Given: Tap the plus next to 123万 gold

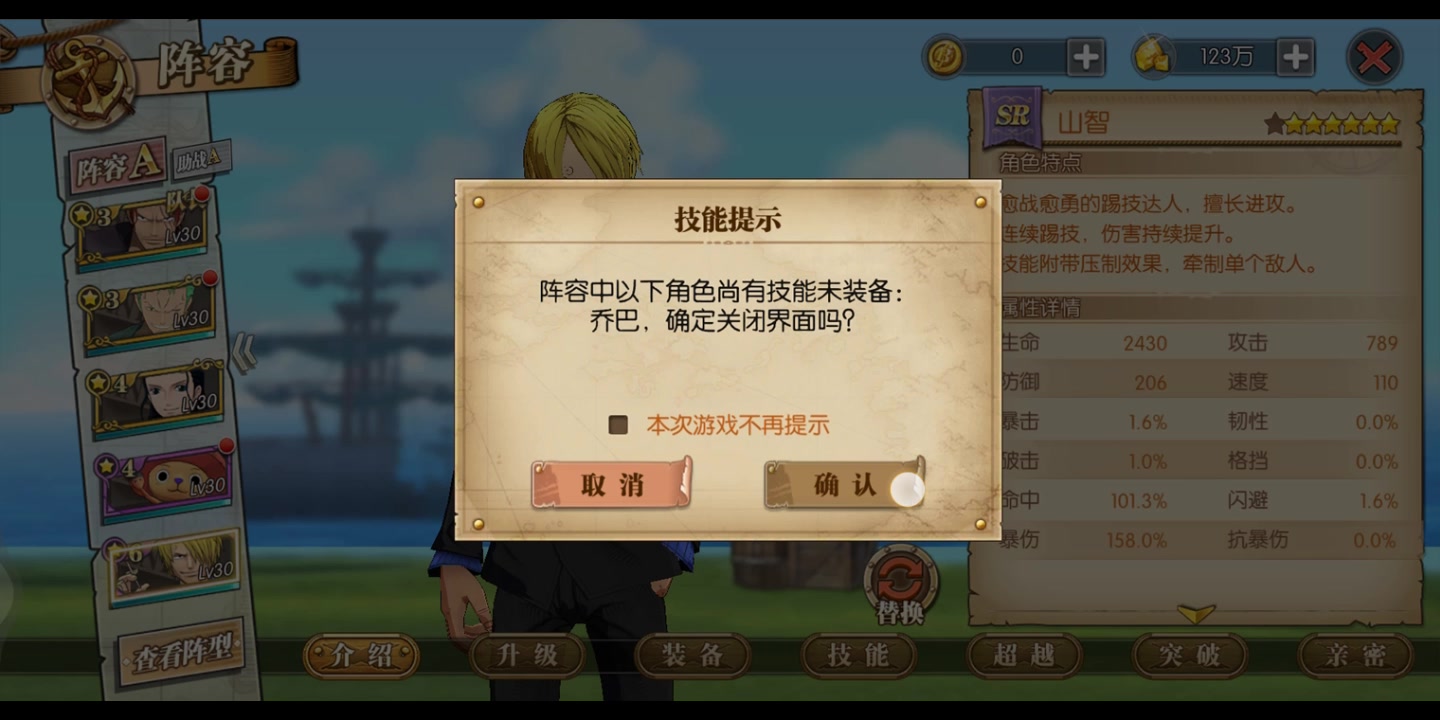Looking at the screenshot, I should pyautogui.click(x=1296, y=58).
